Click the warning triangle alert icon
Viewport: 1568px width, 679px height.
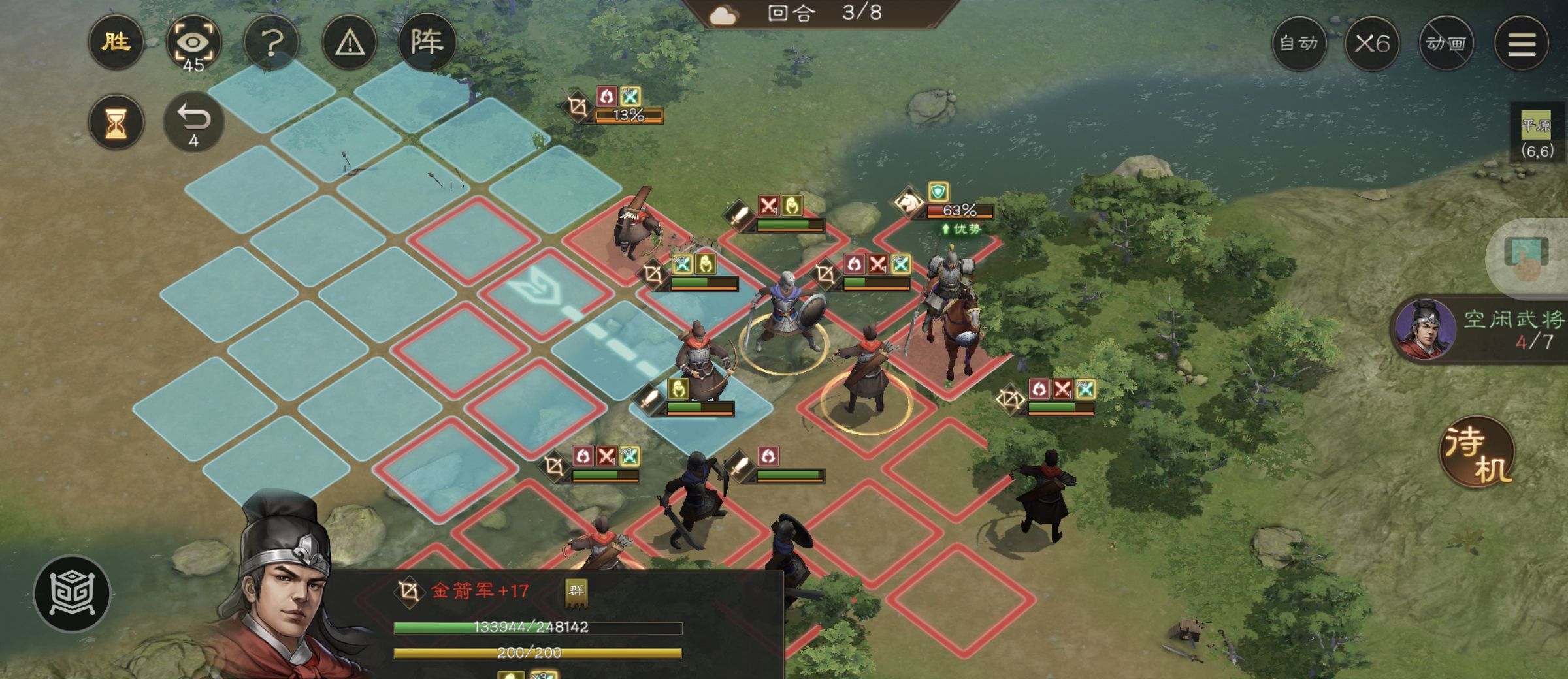[350, 43]
